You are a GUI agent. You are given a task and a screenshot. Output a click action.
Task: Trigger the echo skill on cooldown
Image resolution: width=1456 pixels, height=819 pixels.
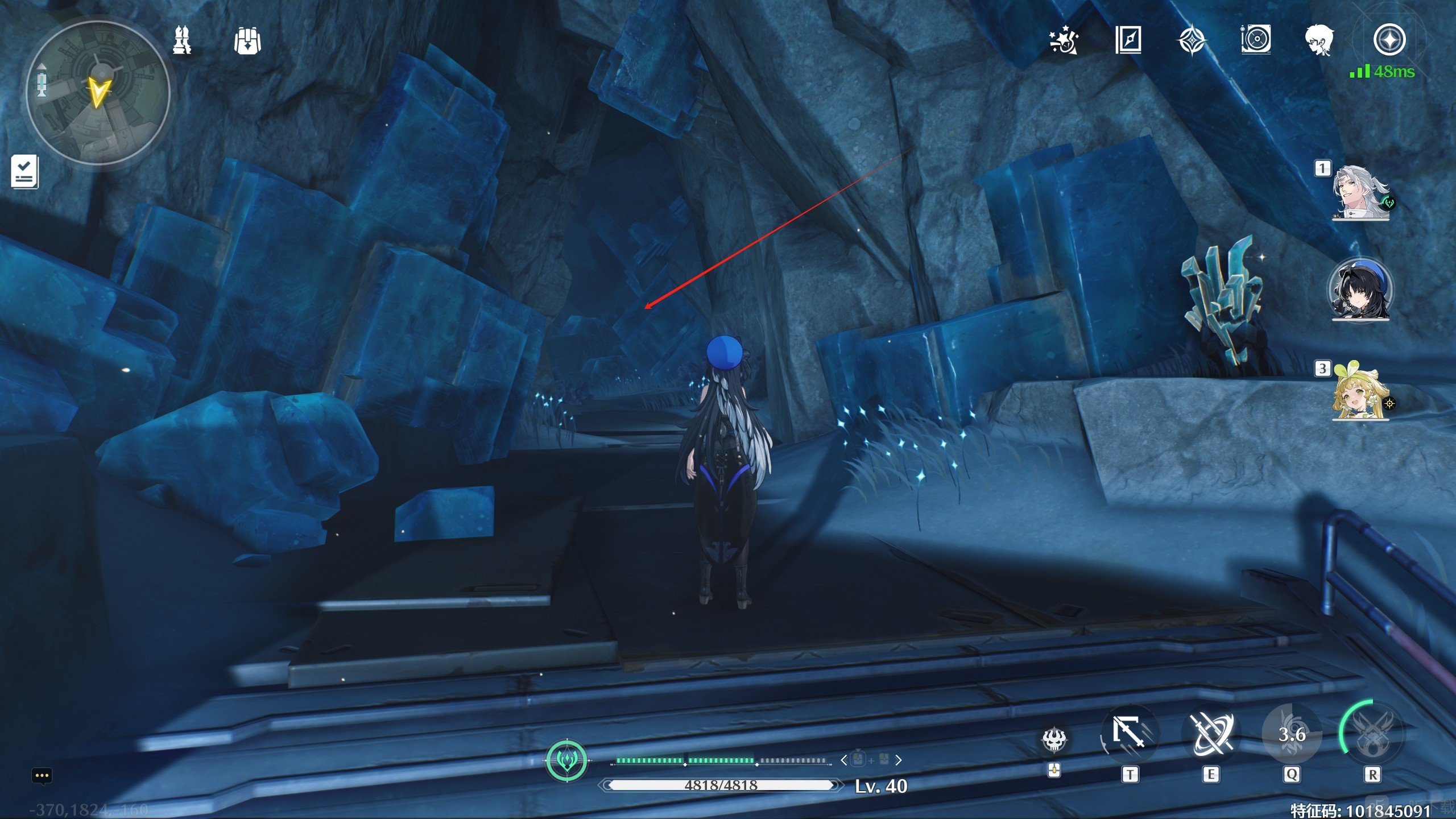tap(1291, 734)
